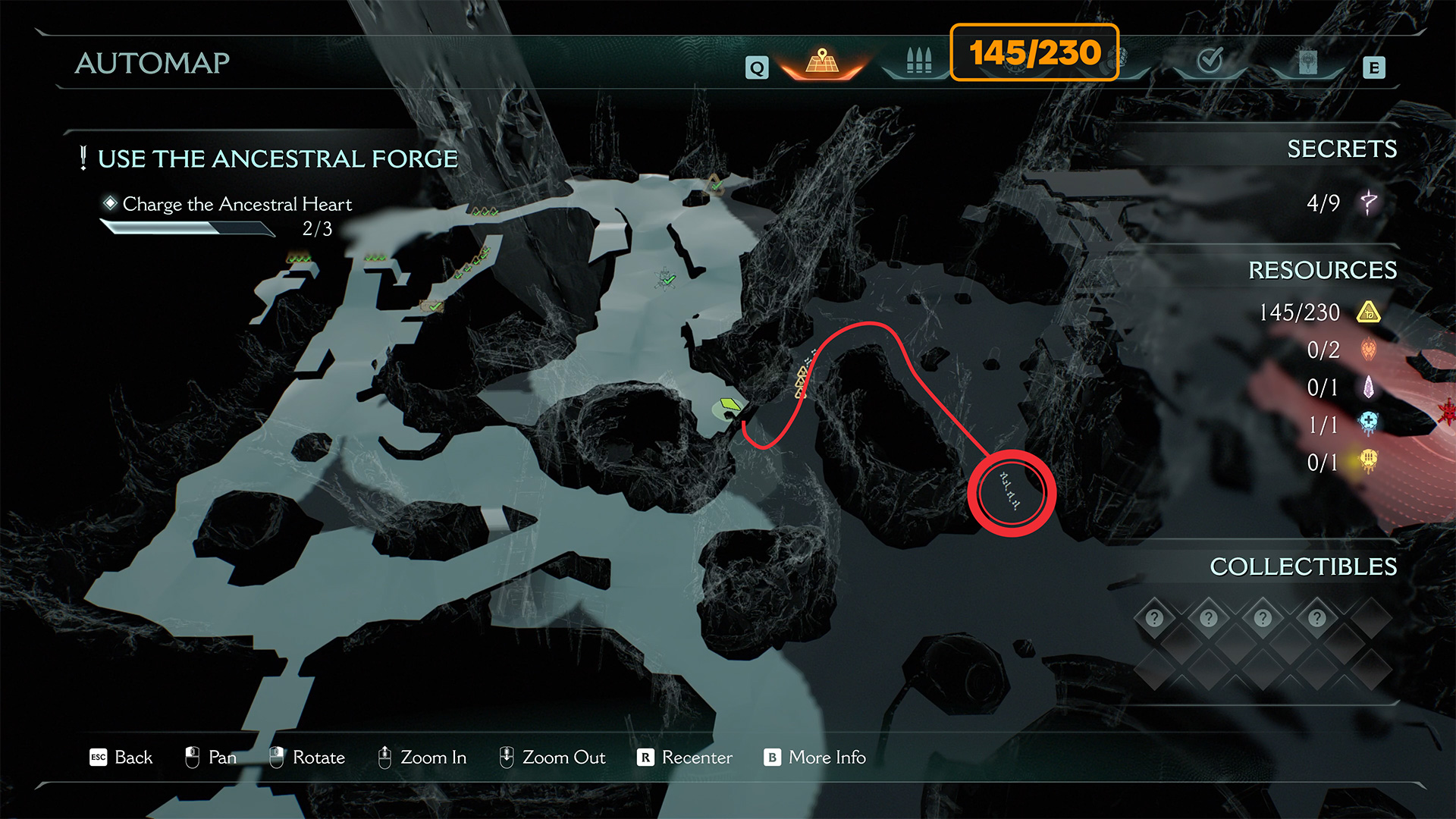The image size is (1456, 819).
Task: Click the red circled map marker
Action: [x=1011, y=493]
